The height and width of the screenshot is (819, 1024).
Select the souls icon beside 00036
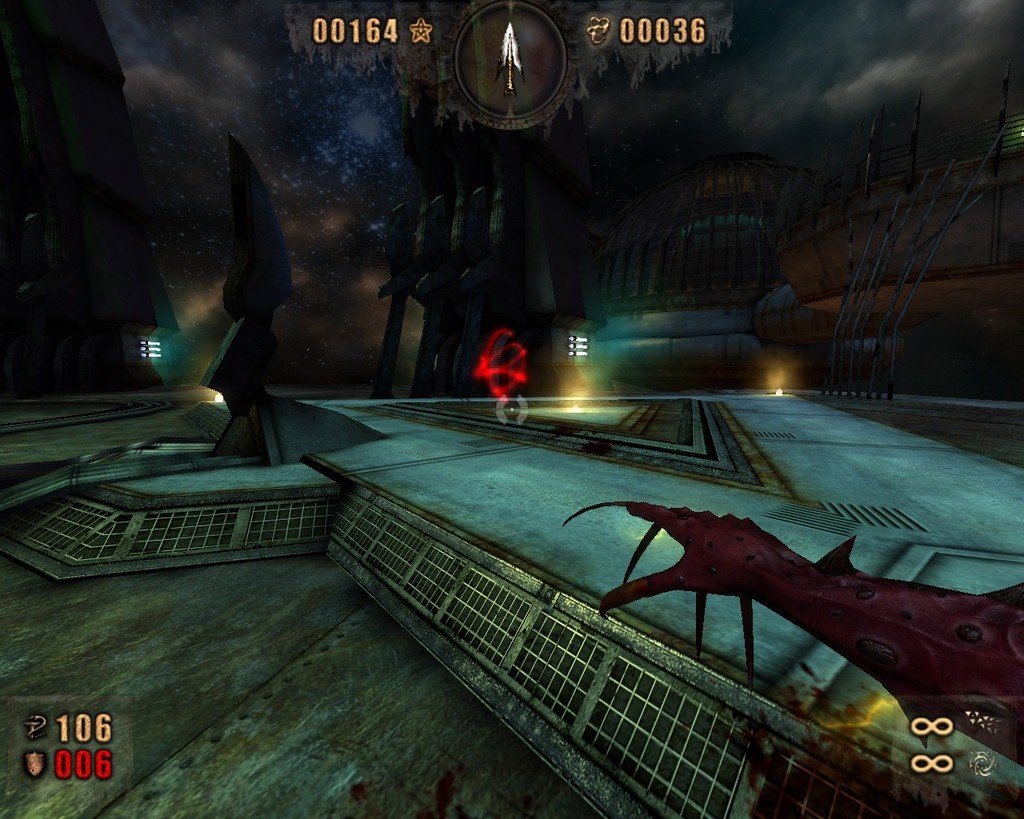598,31
